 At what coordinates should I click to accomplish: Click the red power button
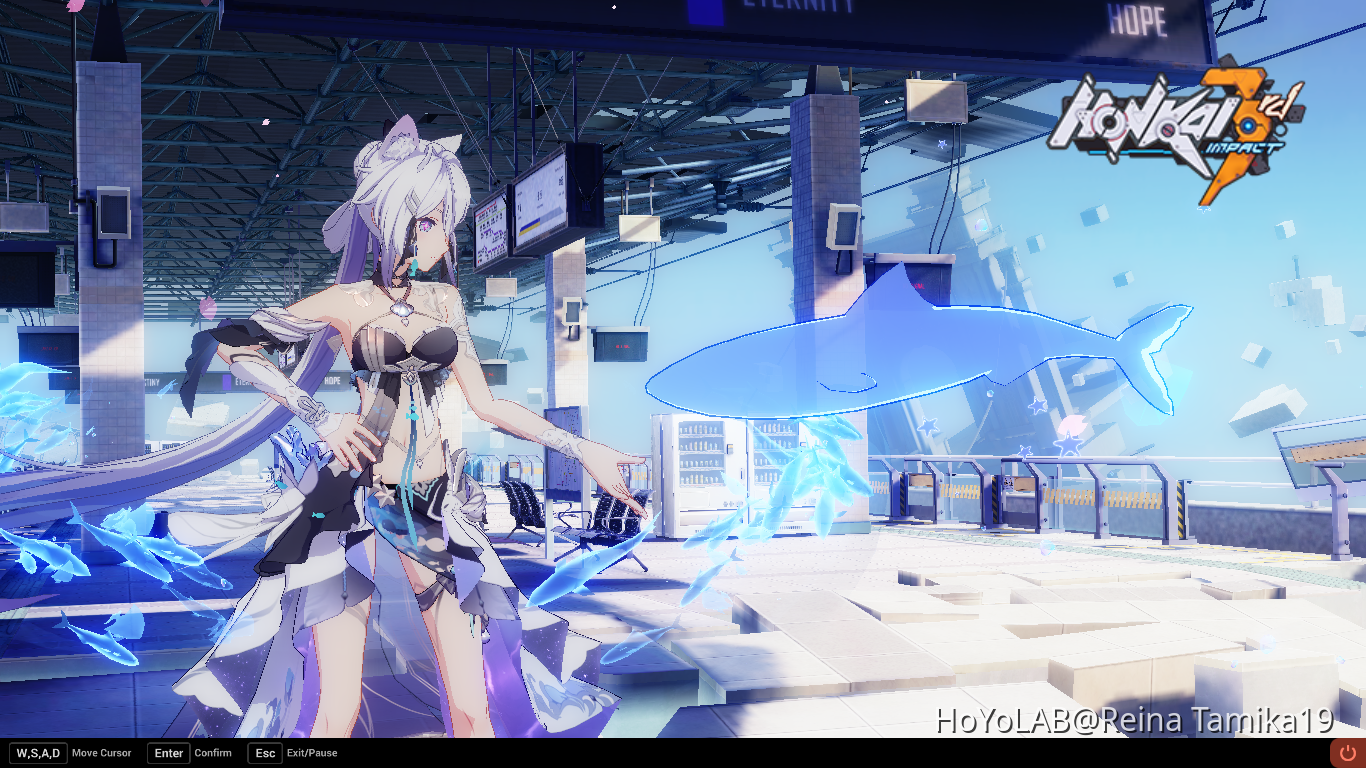tap(1347, 751)
